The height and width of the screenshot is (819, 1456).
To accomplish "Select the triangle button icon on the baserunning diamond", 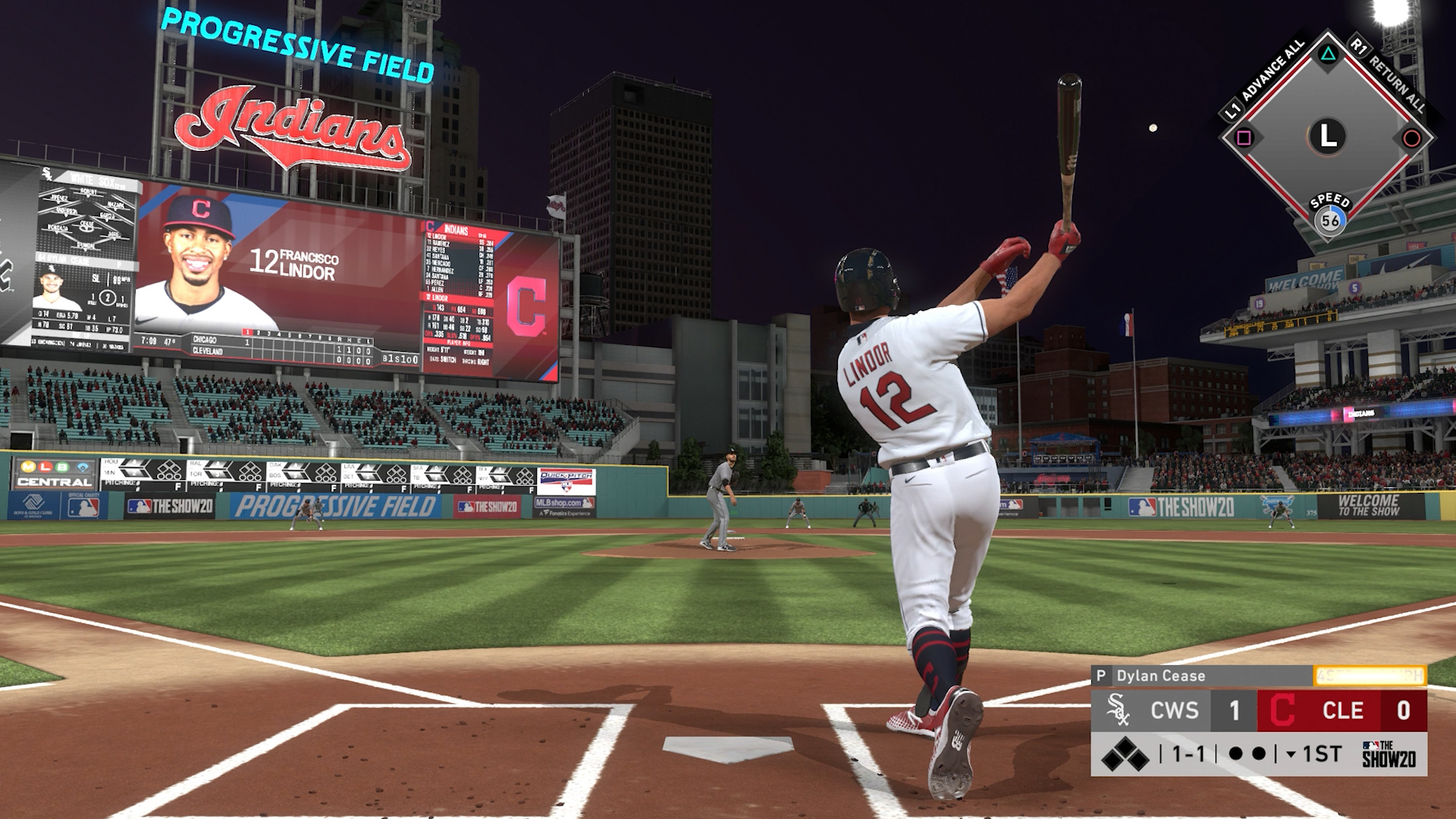I will 1327,55.
